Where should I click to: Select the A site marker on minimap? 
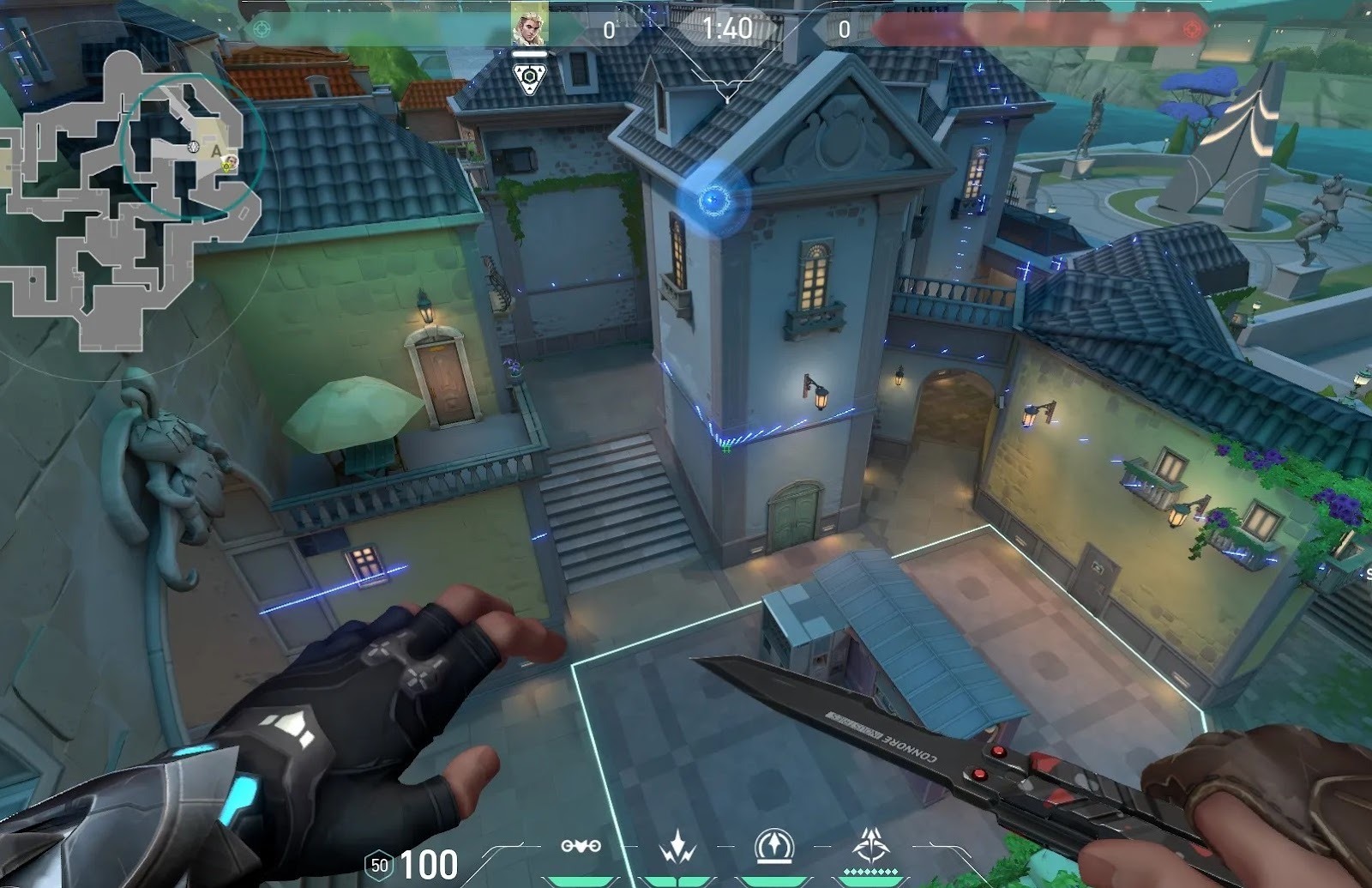[x=216, y=151]
